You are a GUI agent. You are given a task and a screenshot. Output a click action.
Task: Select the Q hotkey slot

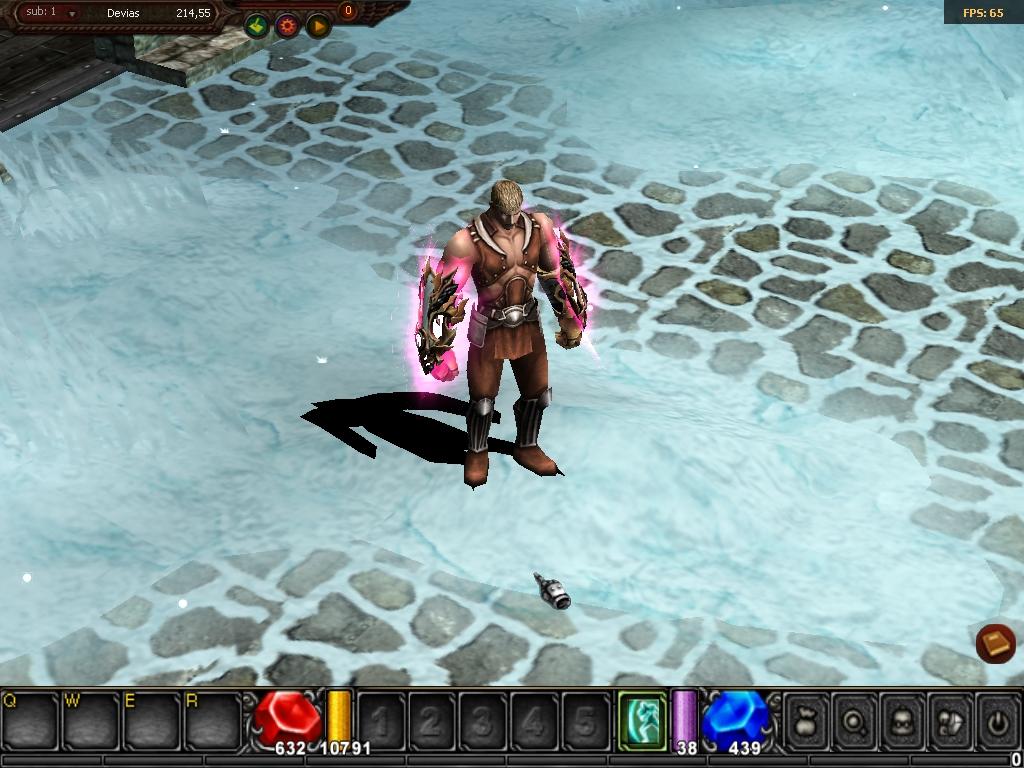coord(30,720)
